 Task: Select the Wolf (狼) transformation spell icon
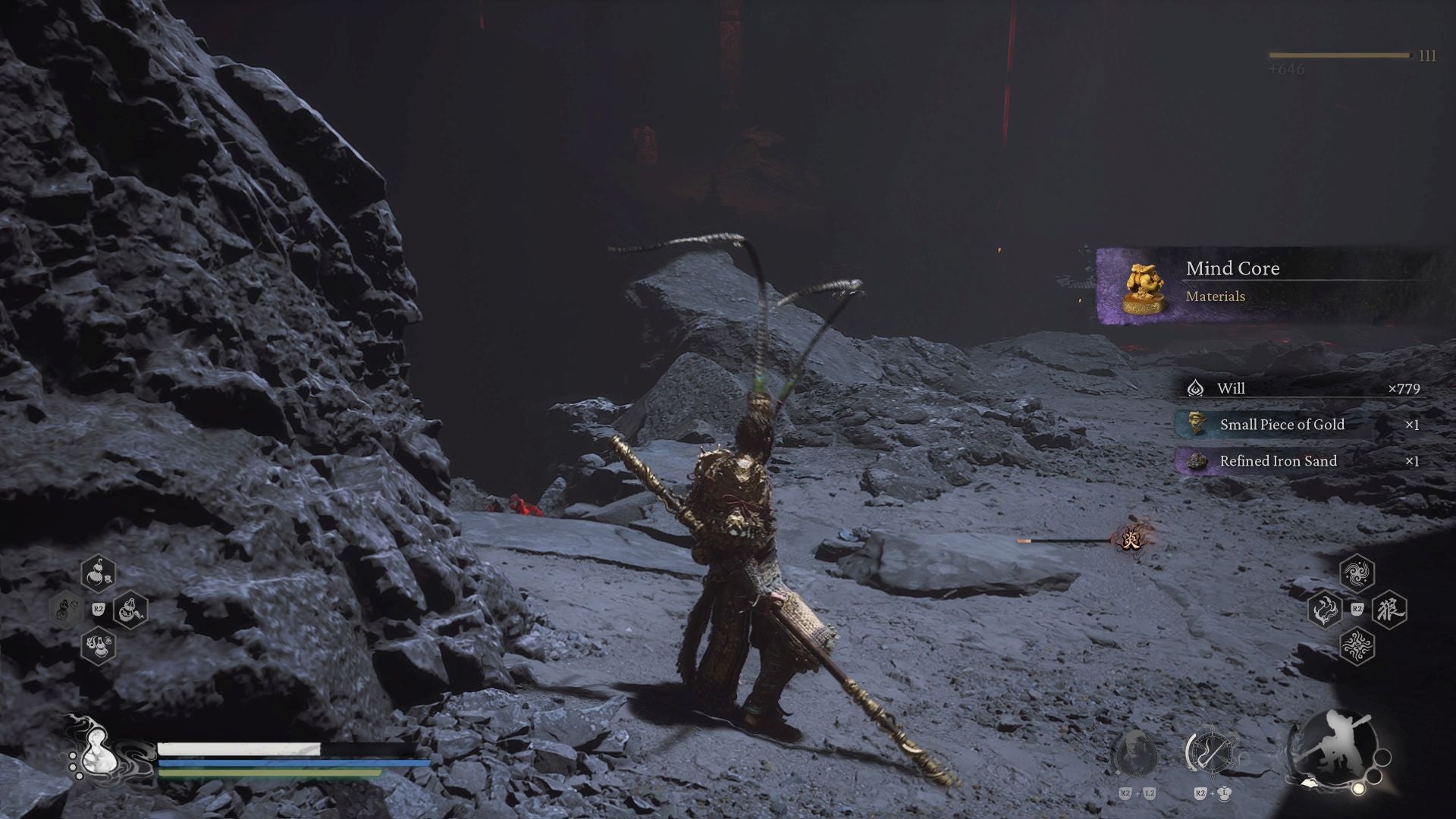pyautogui.click(x=1389, y=610)
